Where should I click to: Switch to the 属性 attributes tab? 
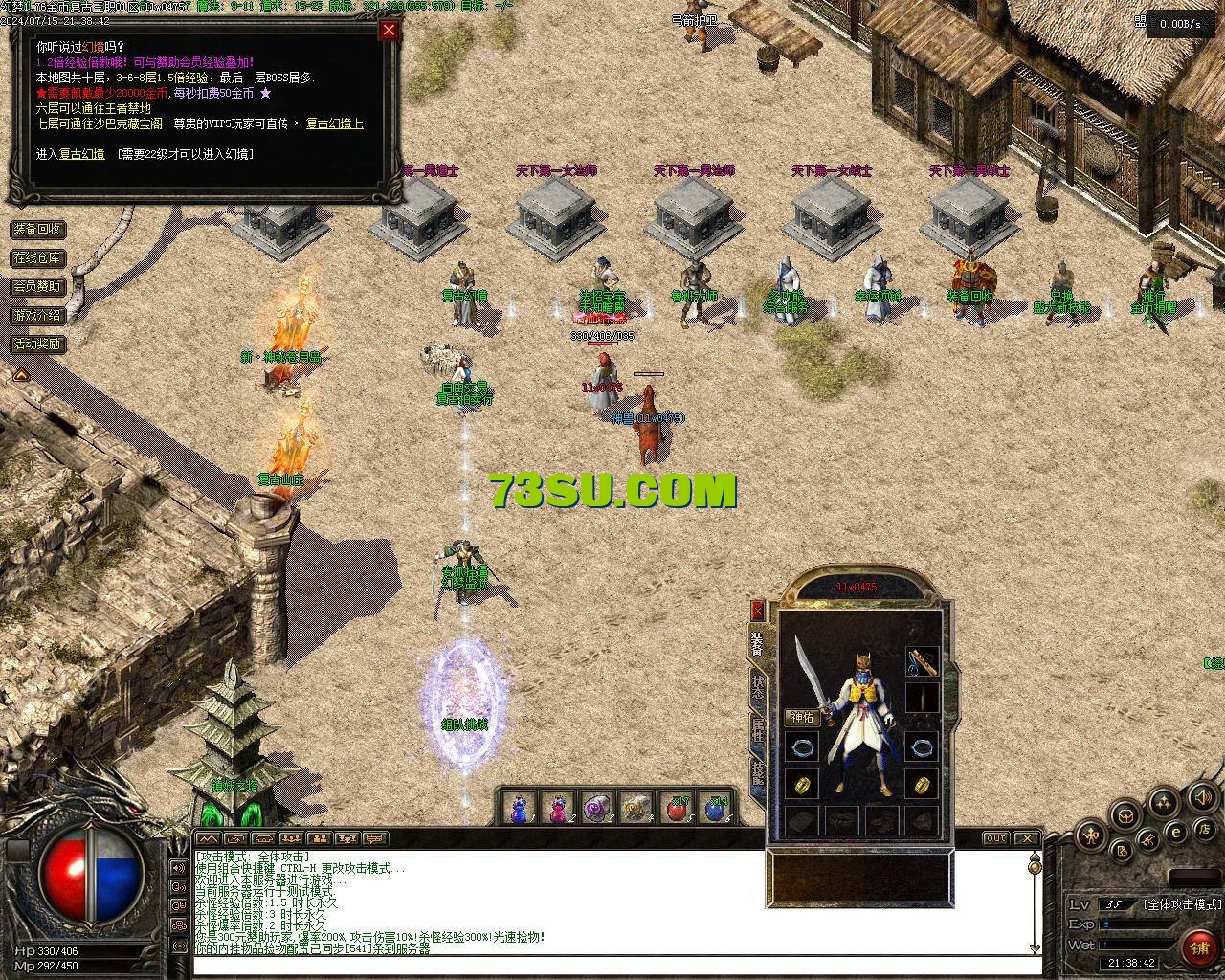[x=758, y=732]
